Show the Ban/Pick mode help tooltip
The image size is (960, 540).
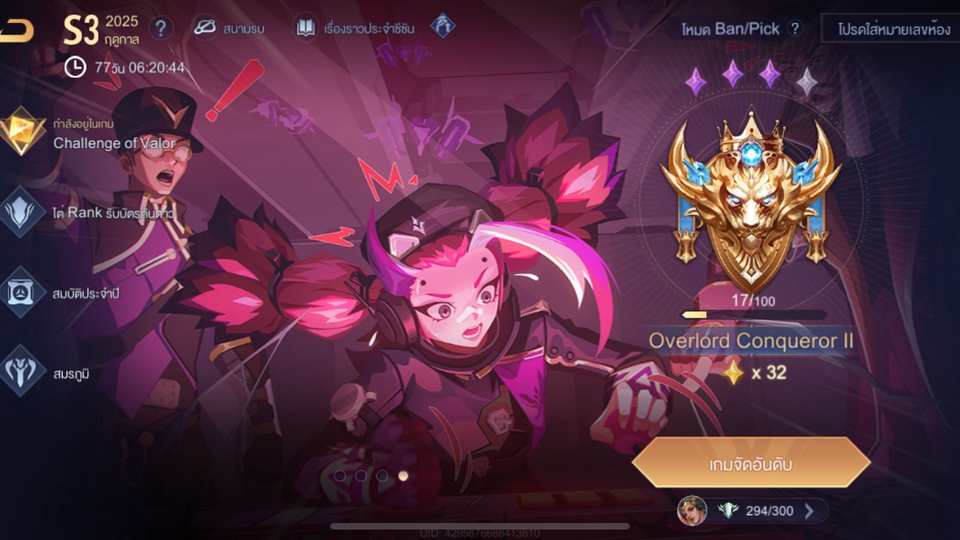795,28
